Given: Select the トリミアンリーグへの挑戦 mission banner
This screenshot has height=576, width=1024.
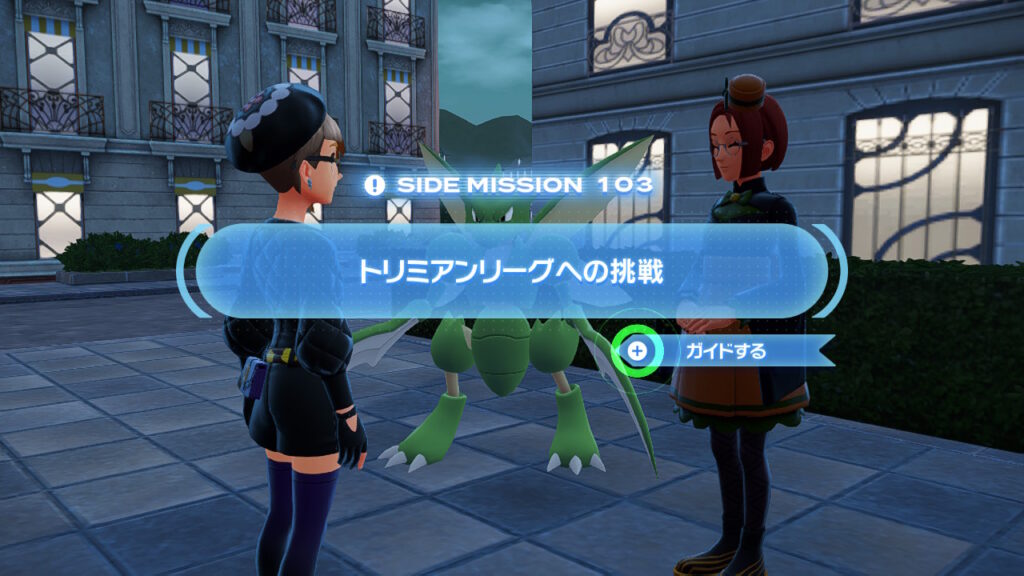Looking at the screenshot, I should tap(511, 271).
